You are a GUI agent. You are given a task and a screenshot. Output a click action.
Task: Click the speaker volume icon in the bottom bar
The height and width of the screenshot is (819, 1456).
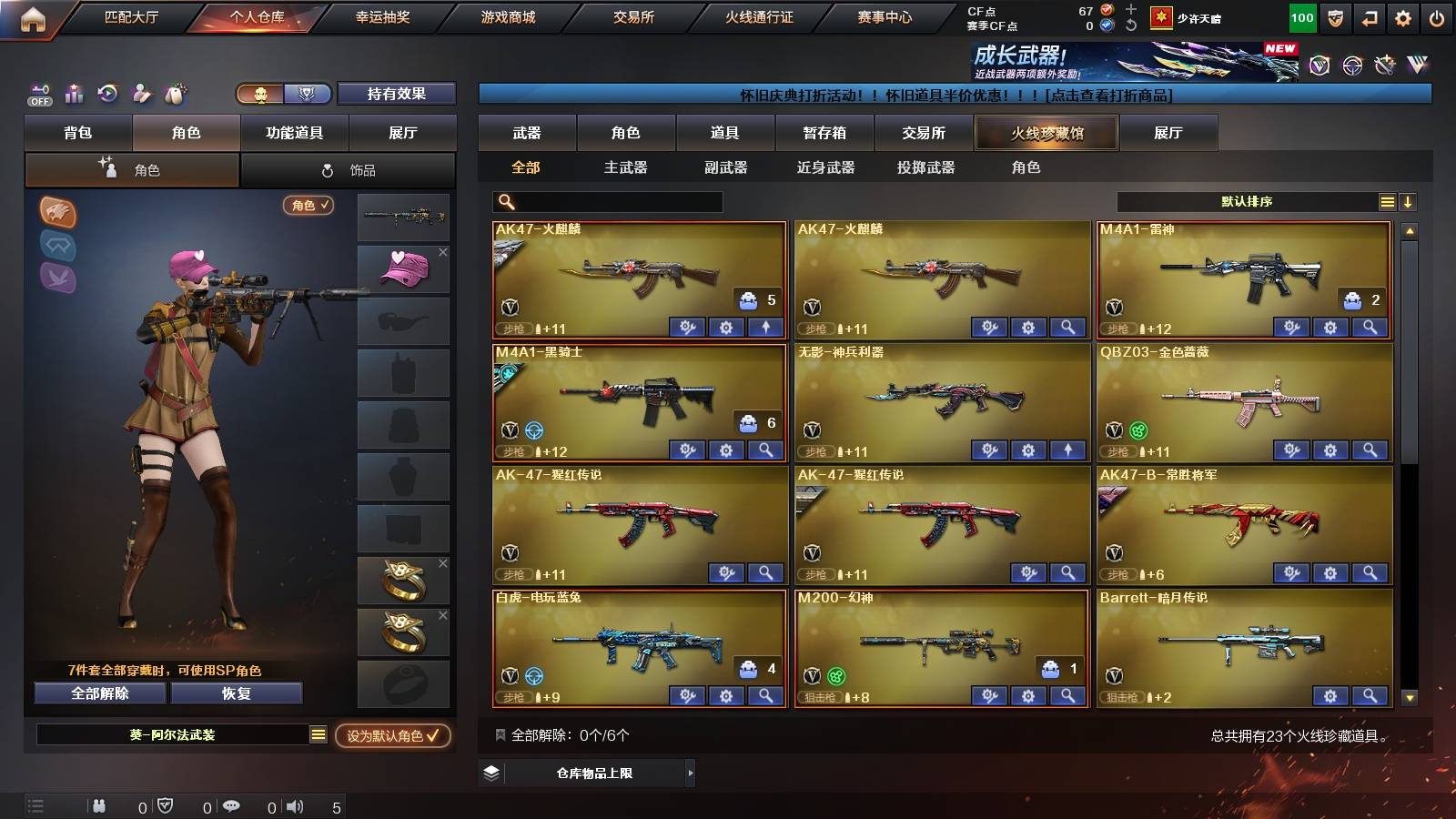coord(297,805)
